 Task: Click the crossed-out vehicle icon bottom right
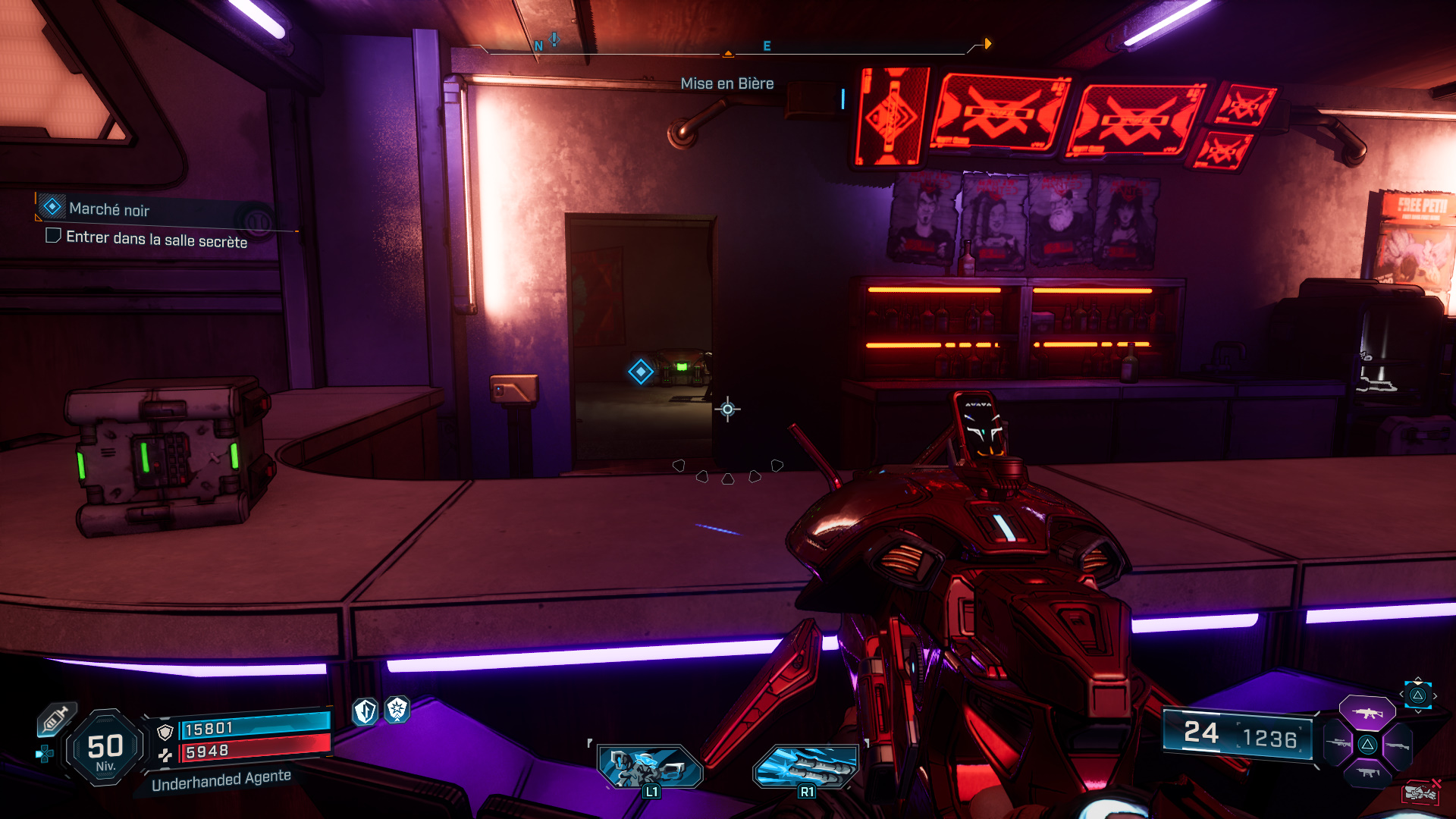(1421, 791)
